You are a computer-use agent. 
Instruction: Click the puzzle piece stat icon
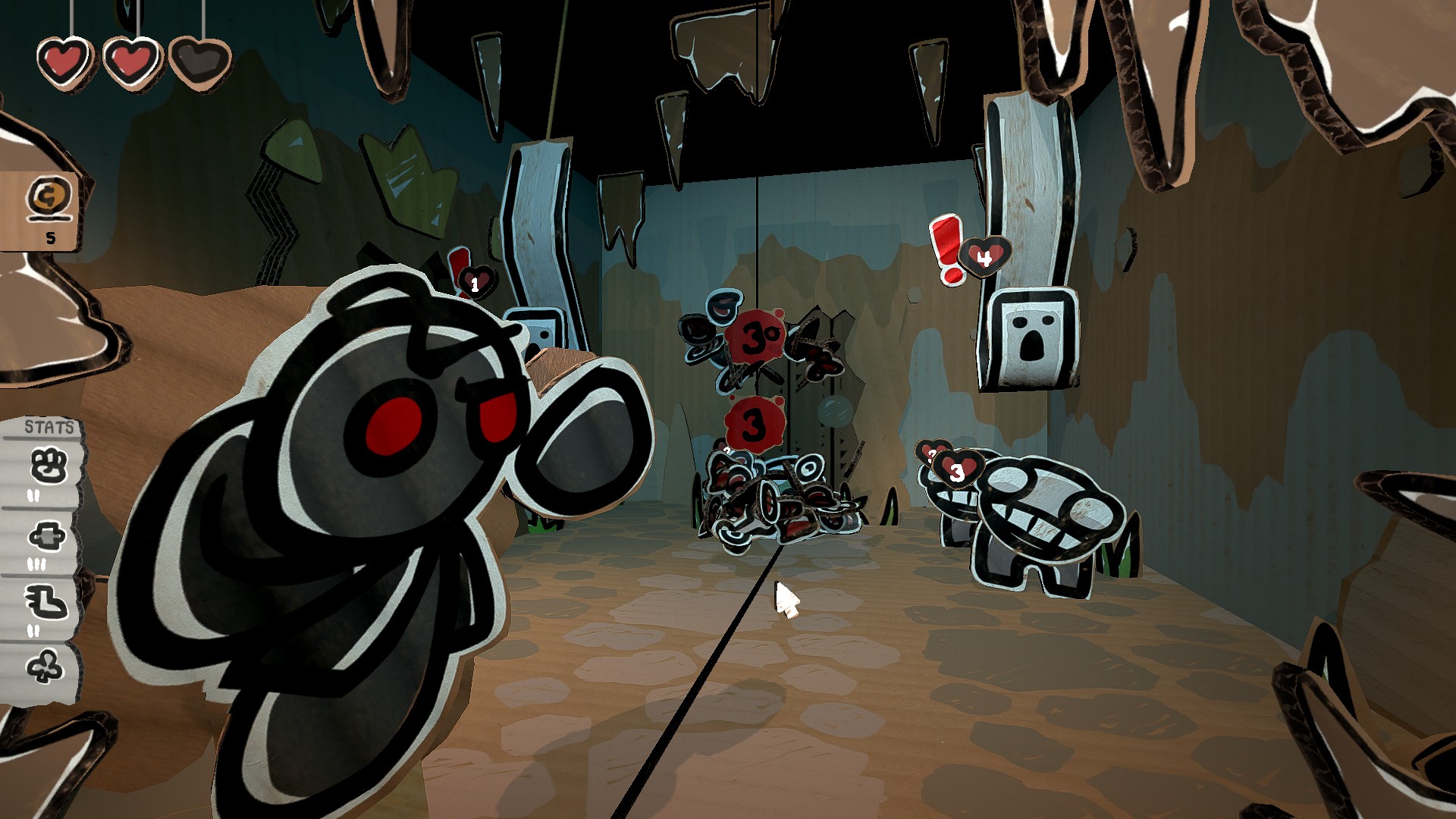[47, 537]
